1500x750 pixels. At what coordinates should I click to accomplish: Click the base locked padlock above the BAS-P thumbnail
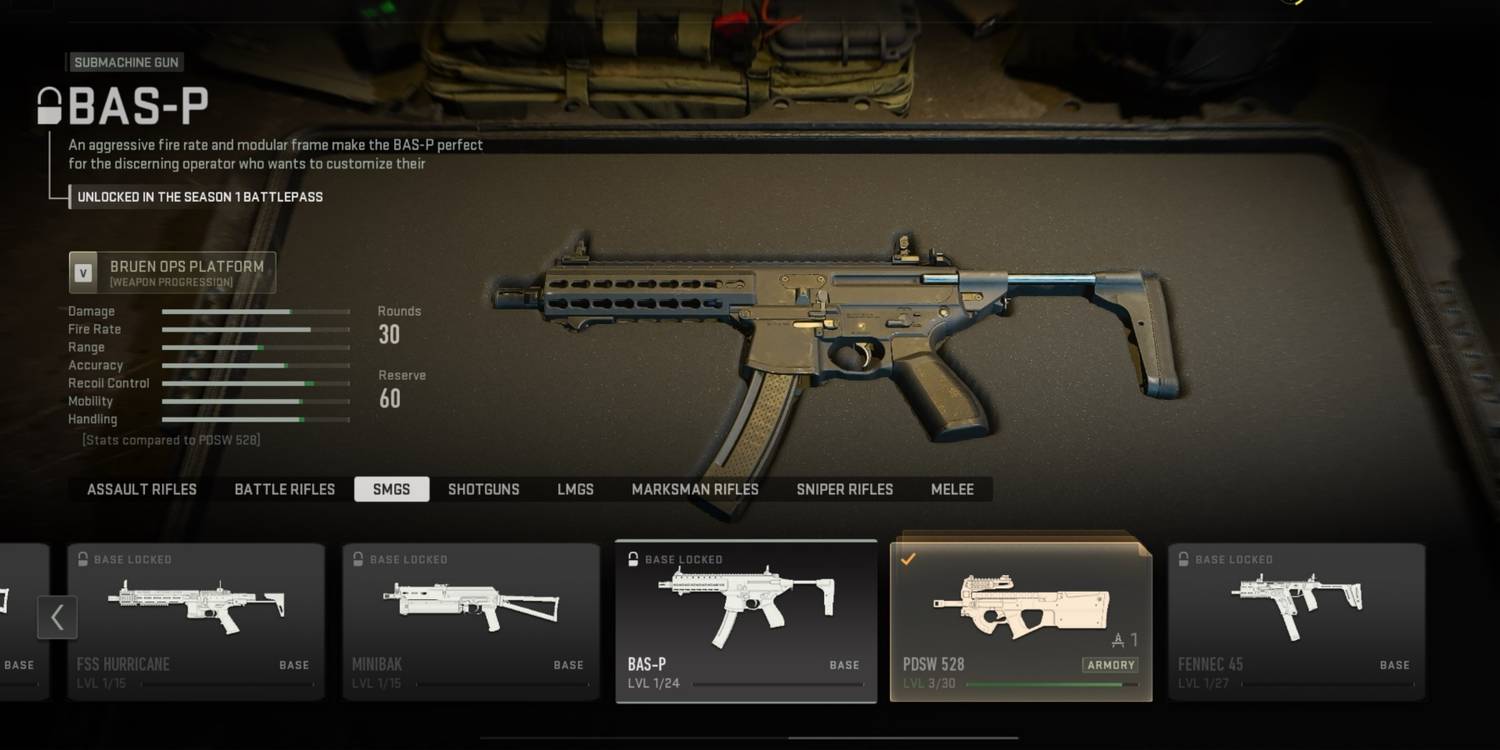coord(633,560)
